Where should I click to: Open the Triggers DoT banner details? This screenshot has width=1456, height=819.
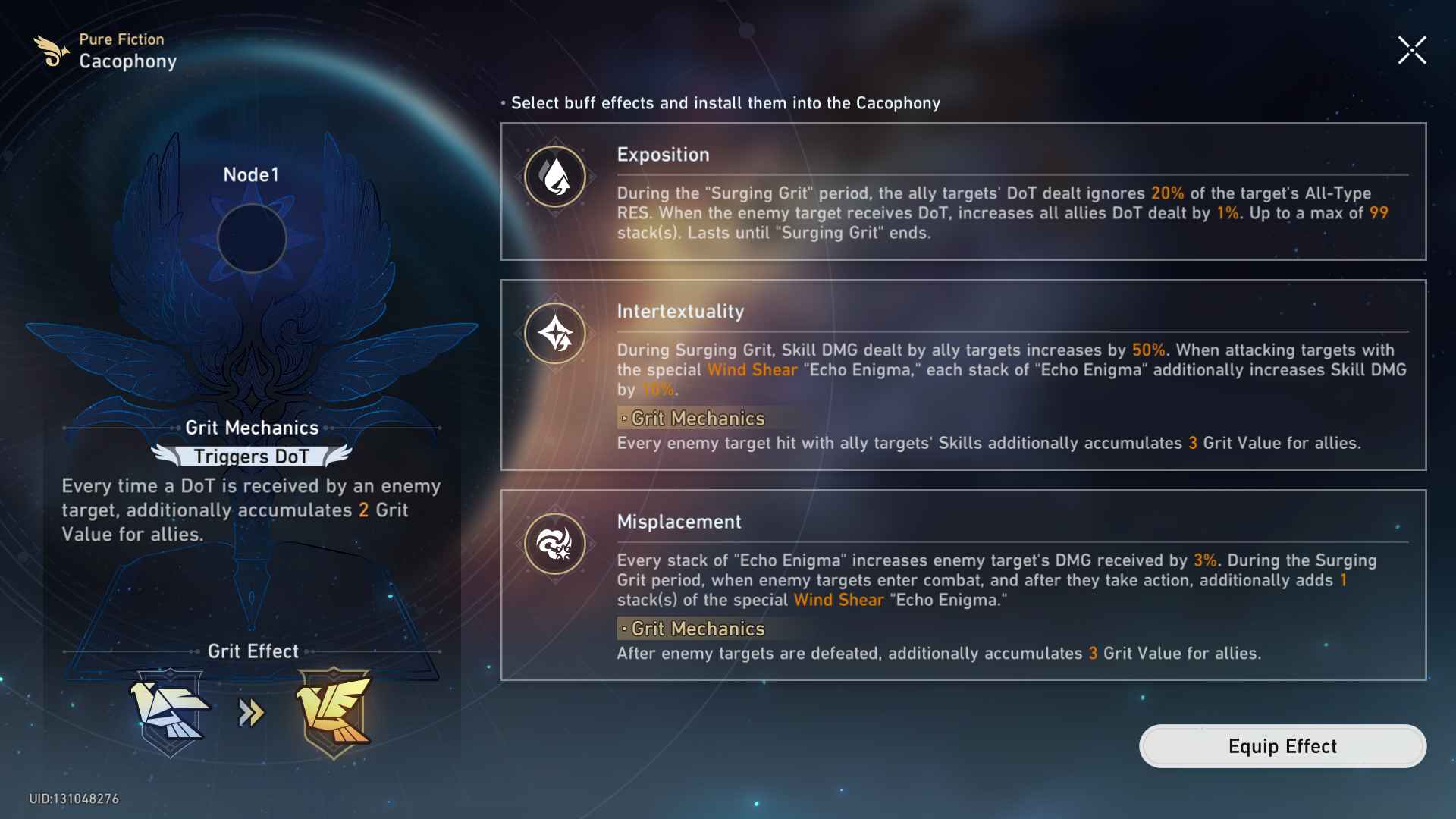[x=253, y=457]
